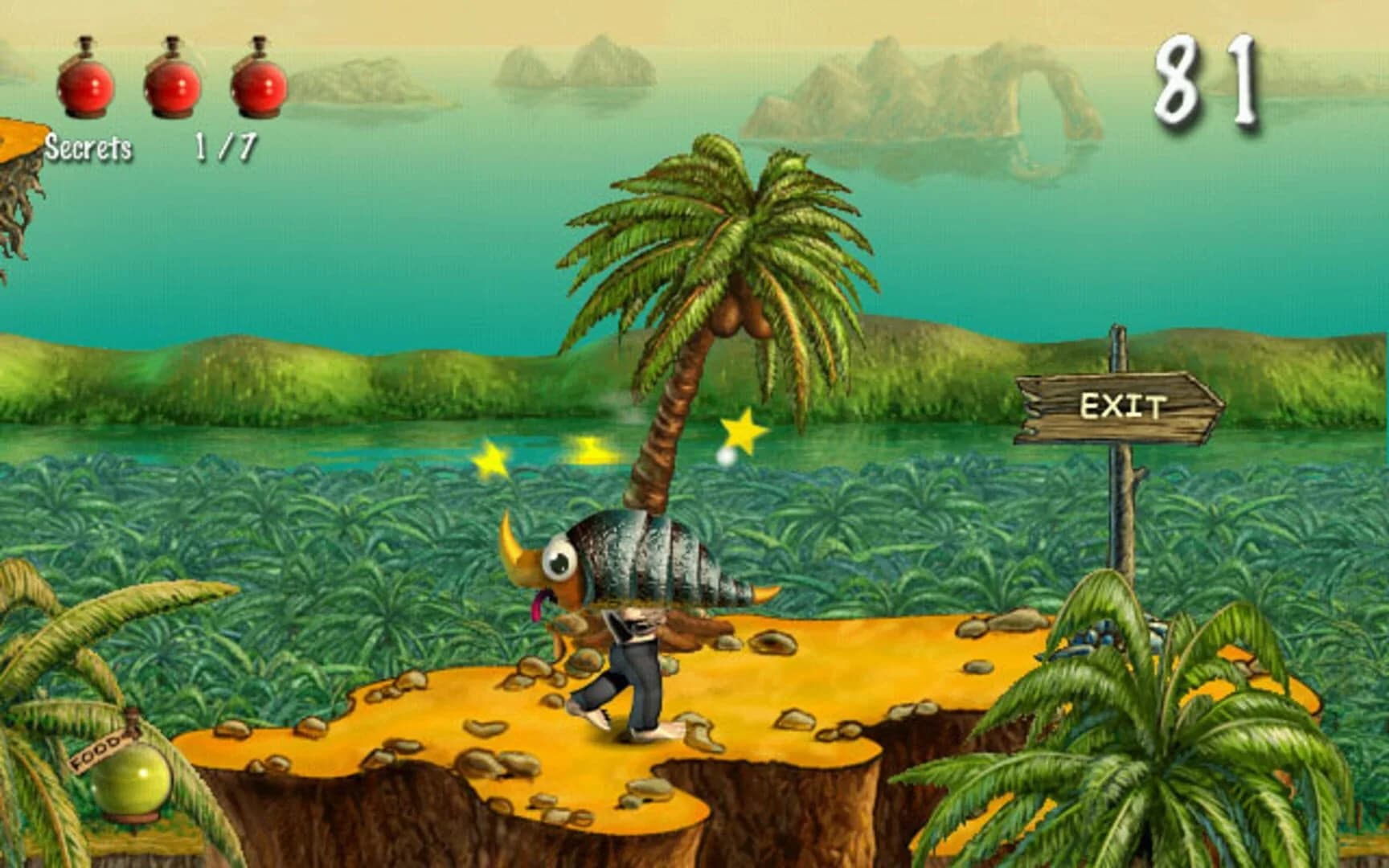1389x868 pixels.
Task: Click the player character on the ledge
Action: tap(635, 667)
